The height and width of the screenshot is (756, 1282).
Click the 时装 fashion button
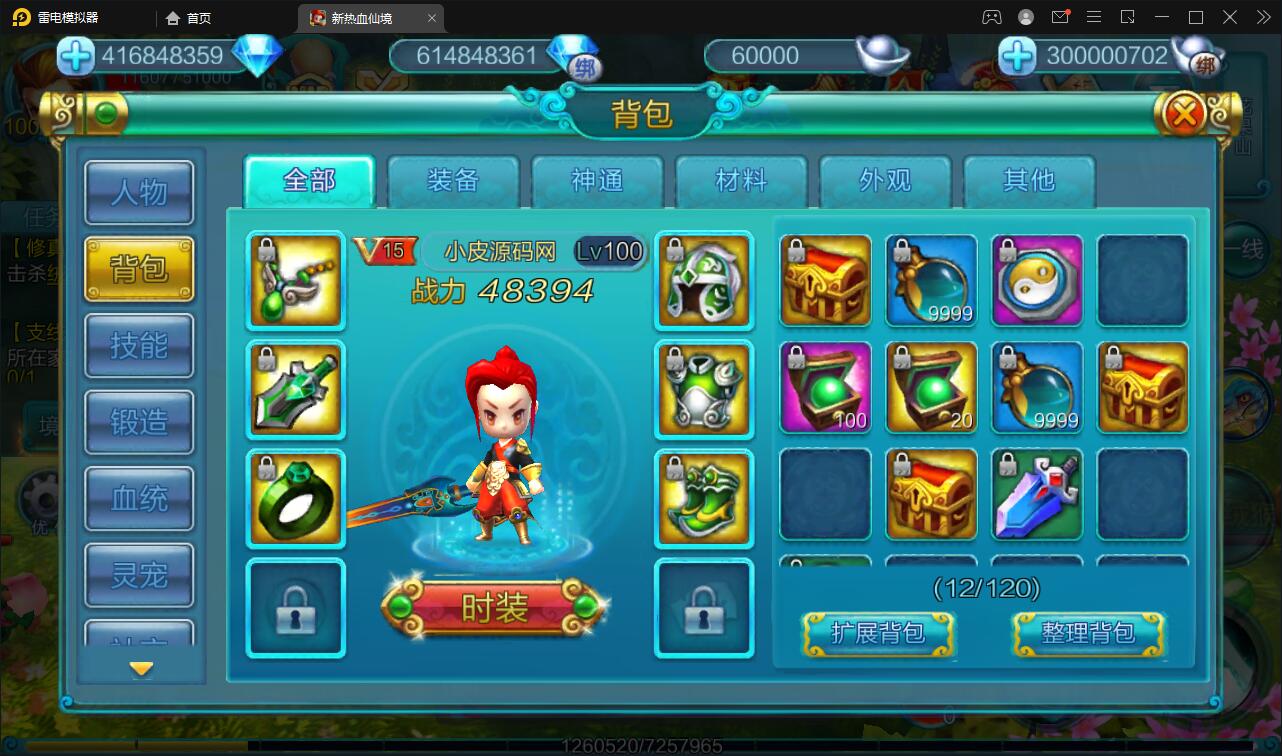[494, 607]
